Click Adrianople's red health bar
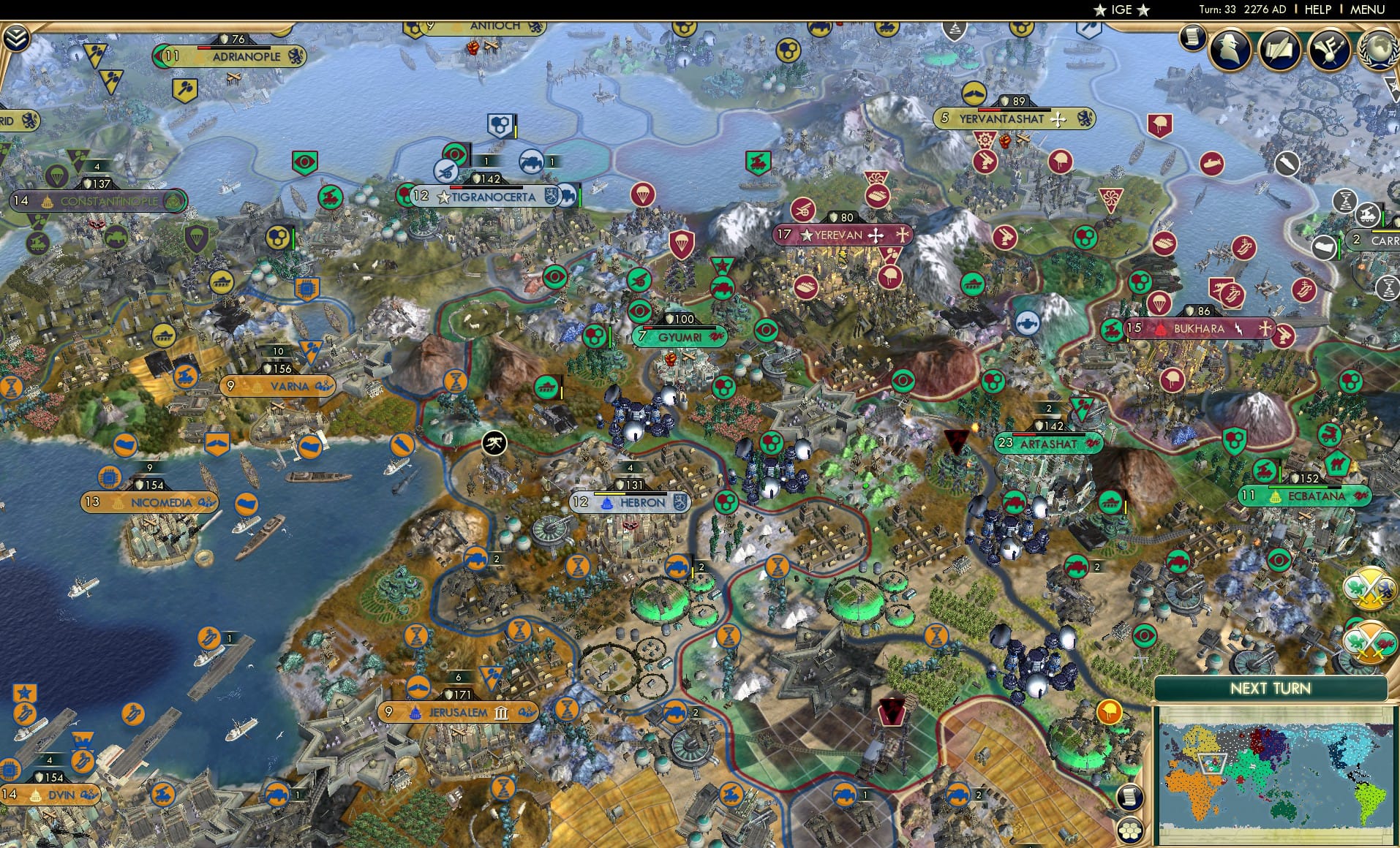This screenshot has height=848, width=1400. (x=203, y=48)
